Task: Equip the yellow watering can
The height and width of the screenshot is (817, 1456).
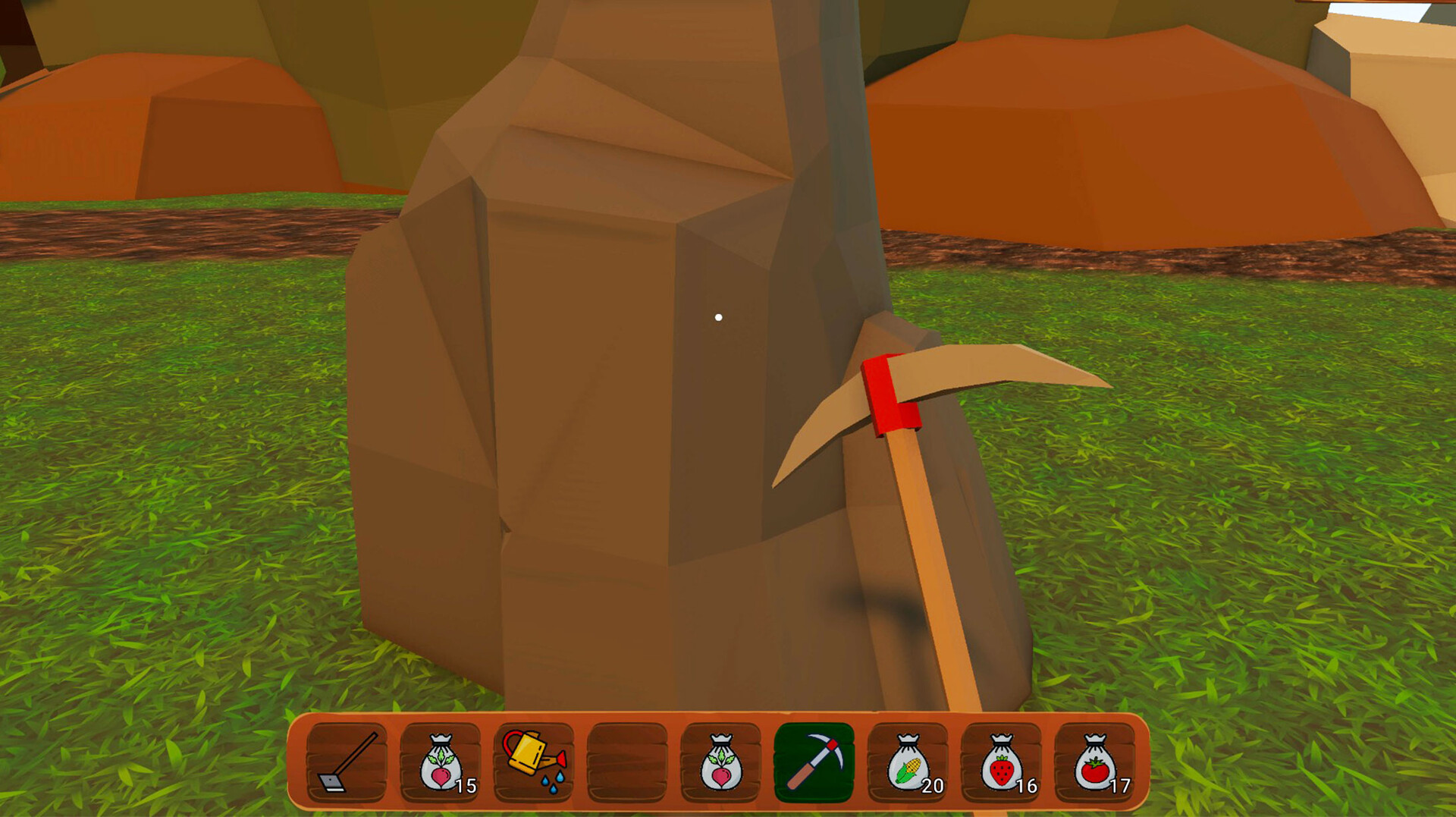Action: click(x=534, y=762)
